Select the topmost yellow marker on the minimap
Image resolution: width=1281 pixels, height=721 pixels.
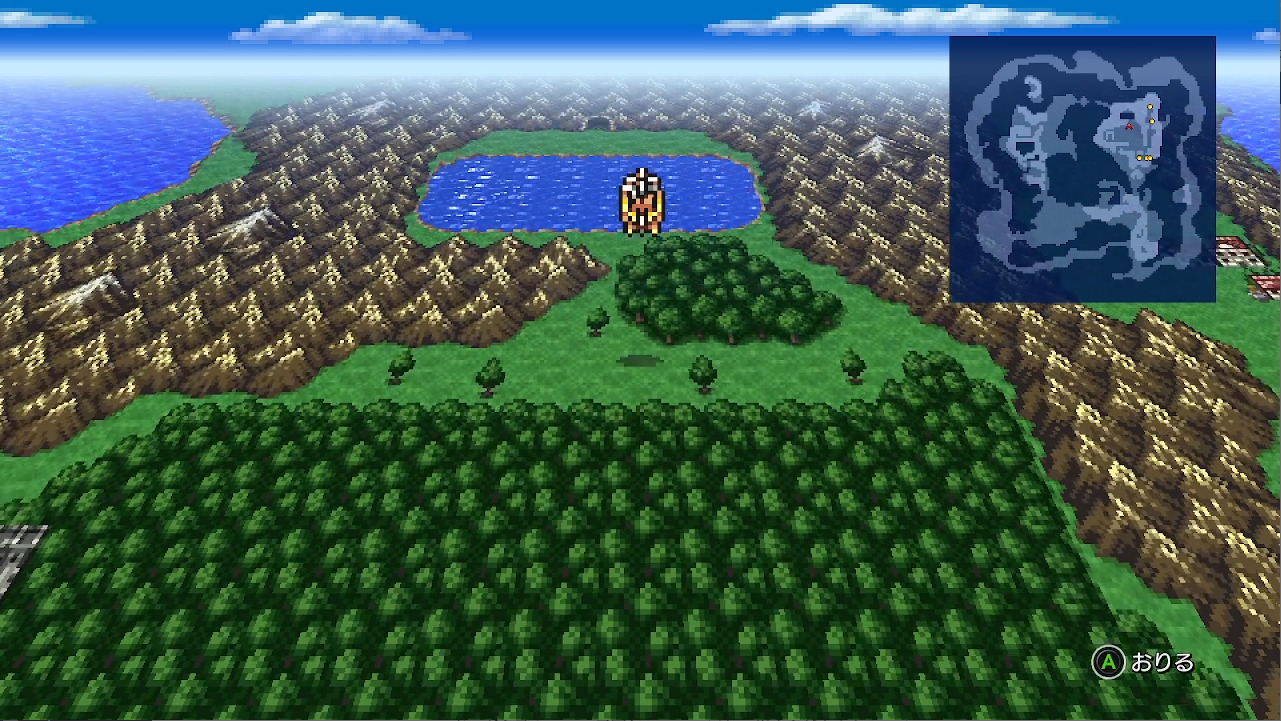[x=1150, y=106]
